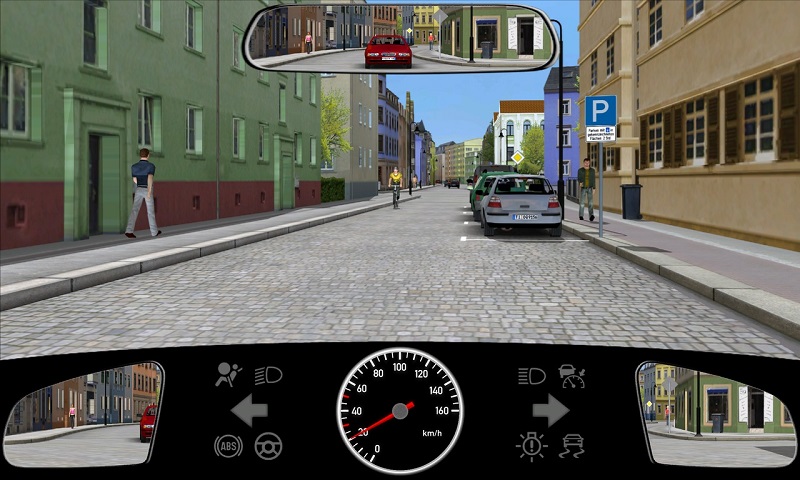The height and width of the screenshot is (480, 800).
Task: Check the central rear-view mirror
Action: coord(397,38)
